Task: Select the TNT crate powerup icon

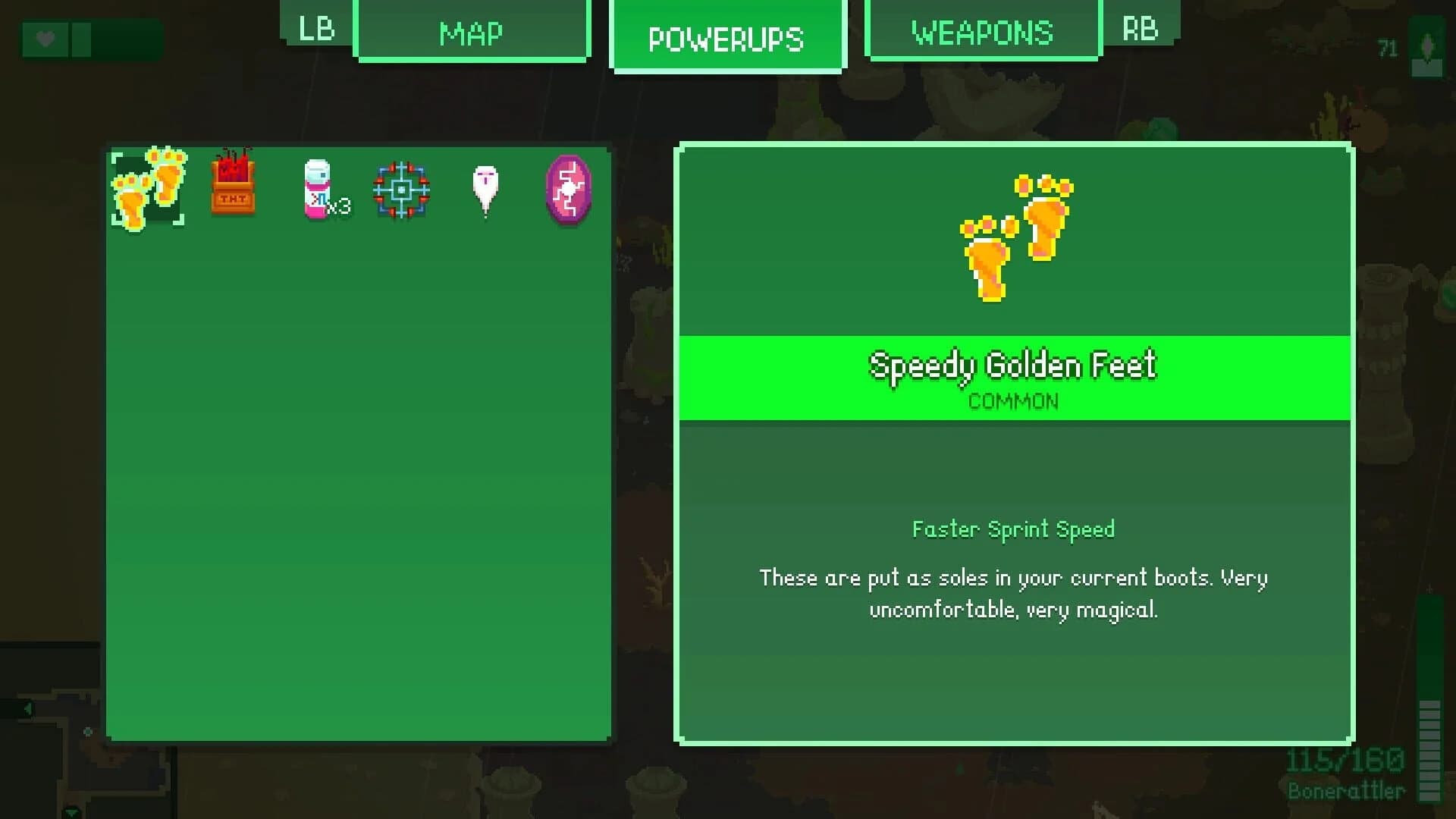Action: point(233,188)
